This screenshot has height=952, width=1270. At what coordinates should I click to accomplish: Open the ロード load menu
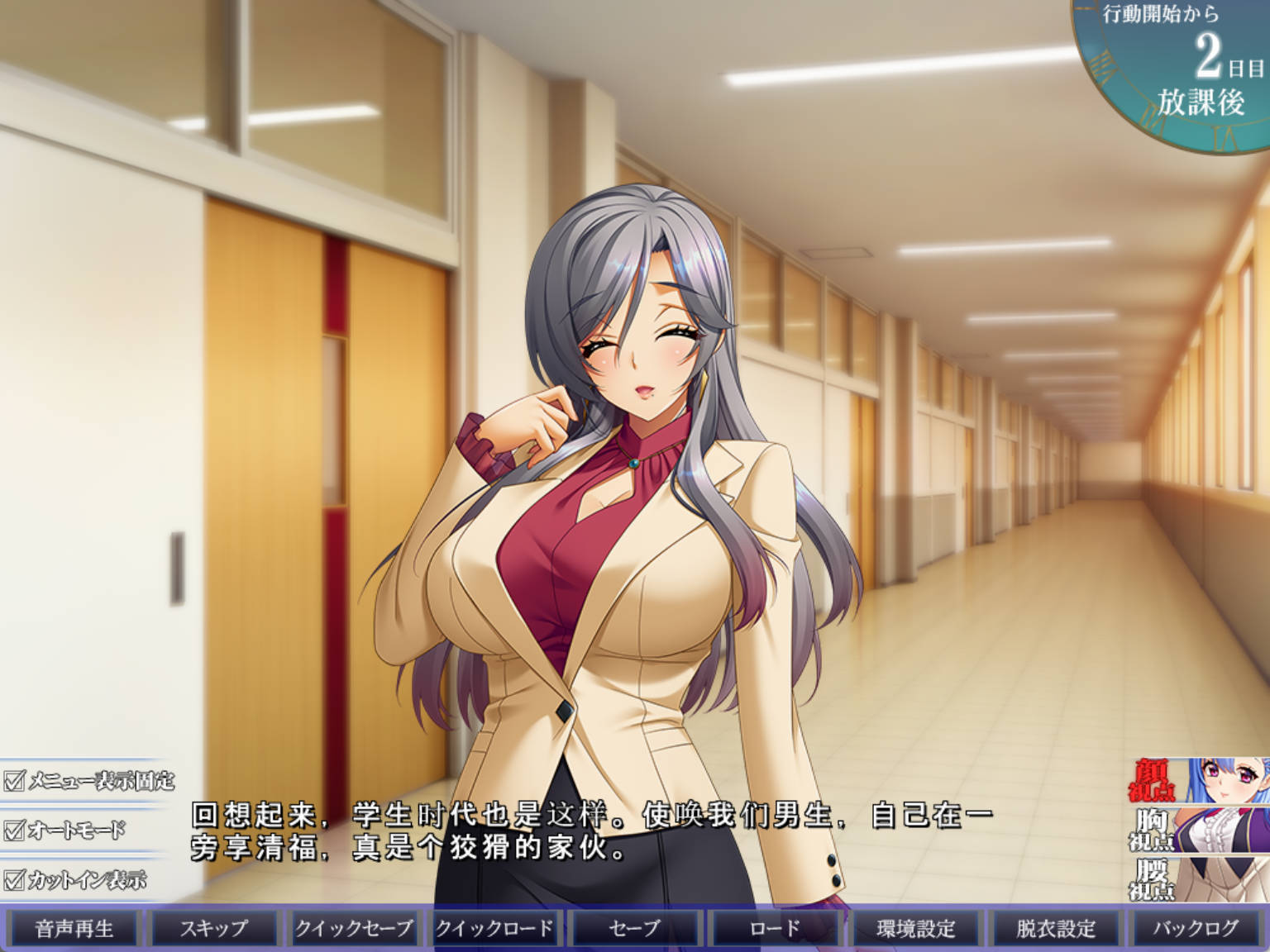click(x=774, y=928)
